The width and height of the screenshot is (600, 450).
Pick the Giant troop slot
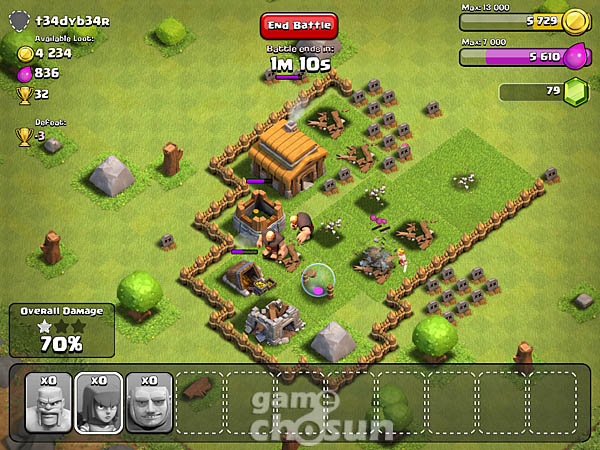(149, 402)
